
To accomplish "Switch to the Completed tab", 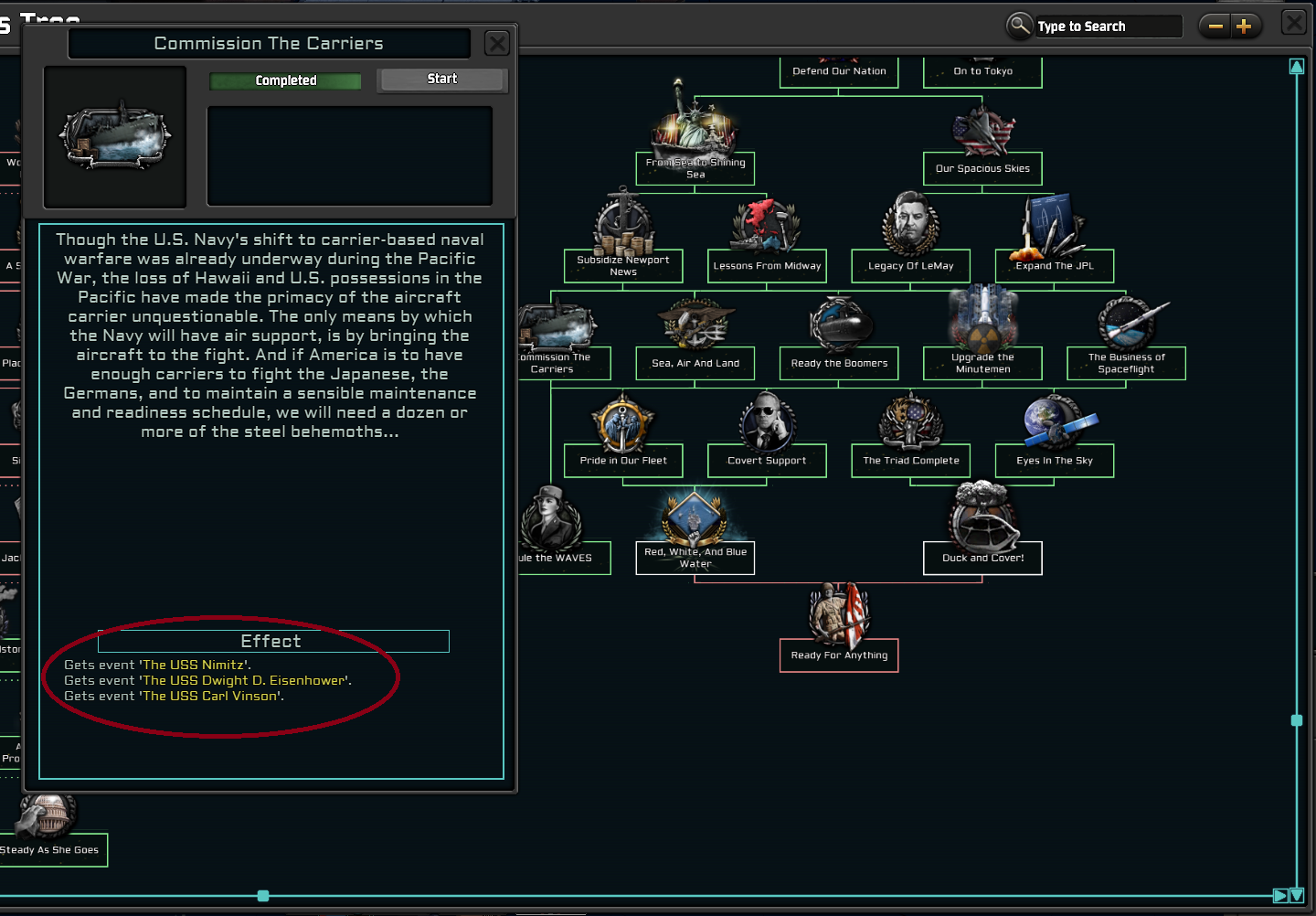I will 284,80.
